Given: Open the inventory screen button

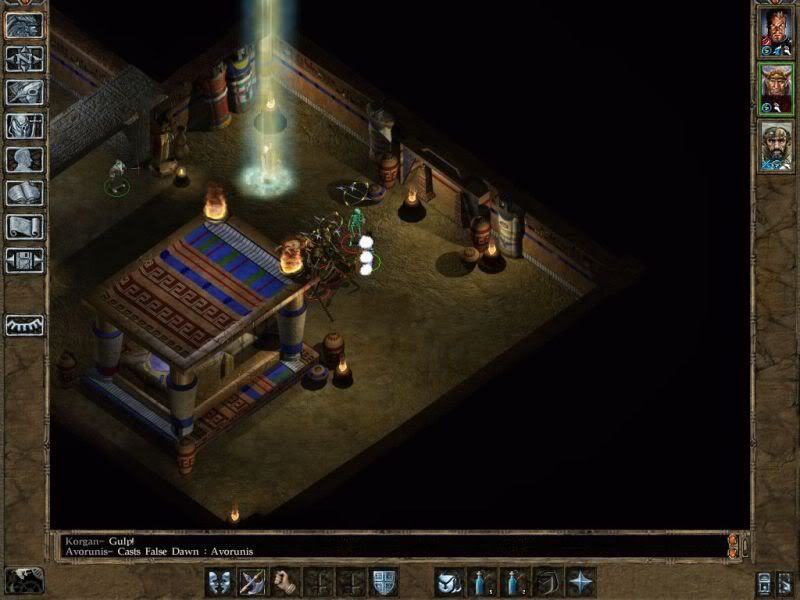Looking at the screenshot, I should click(24, 126).
